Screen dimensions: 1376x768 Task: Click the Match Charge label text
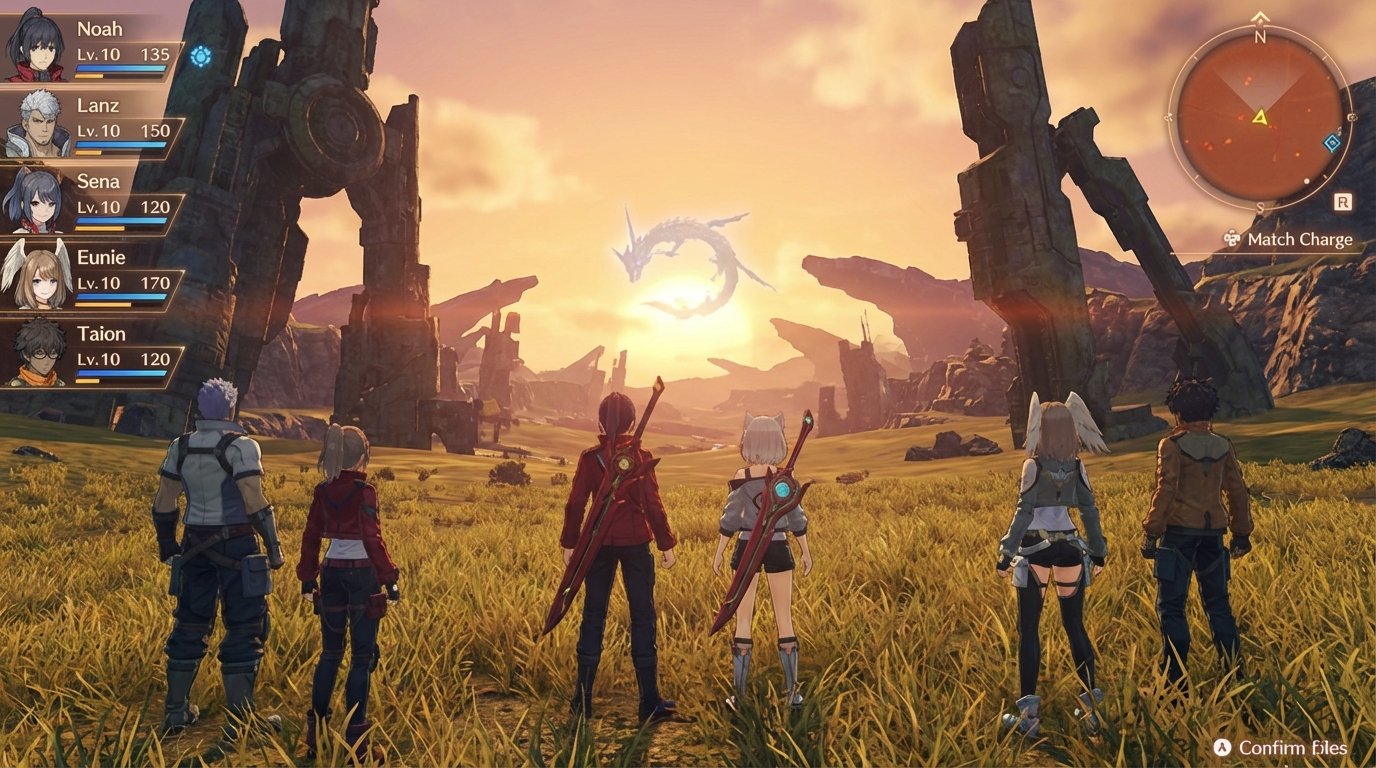[x=1299, y=239]
